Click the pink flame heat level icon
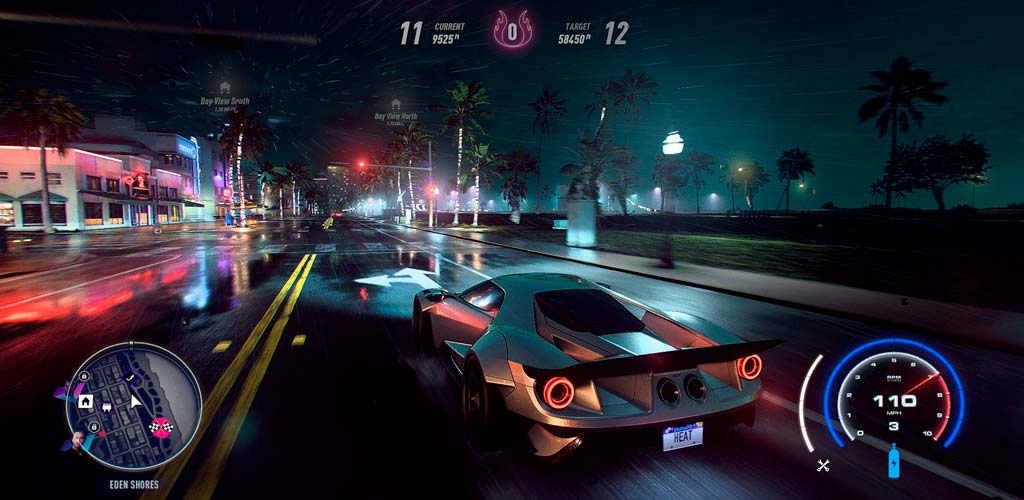 click(512, 29)
